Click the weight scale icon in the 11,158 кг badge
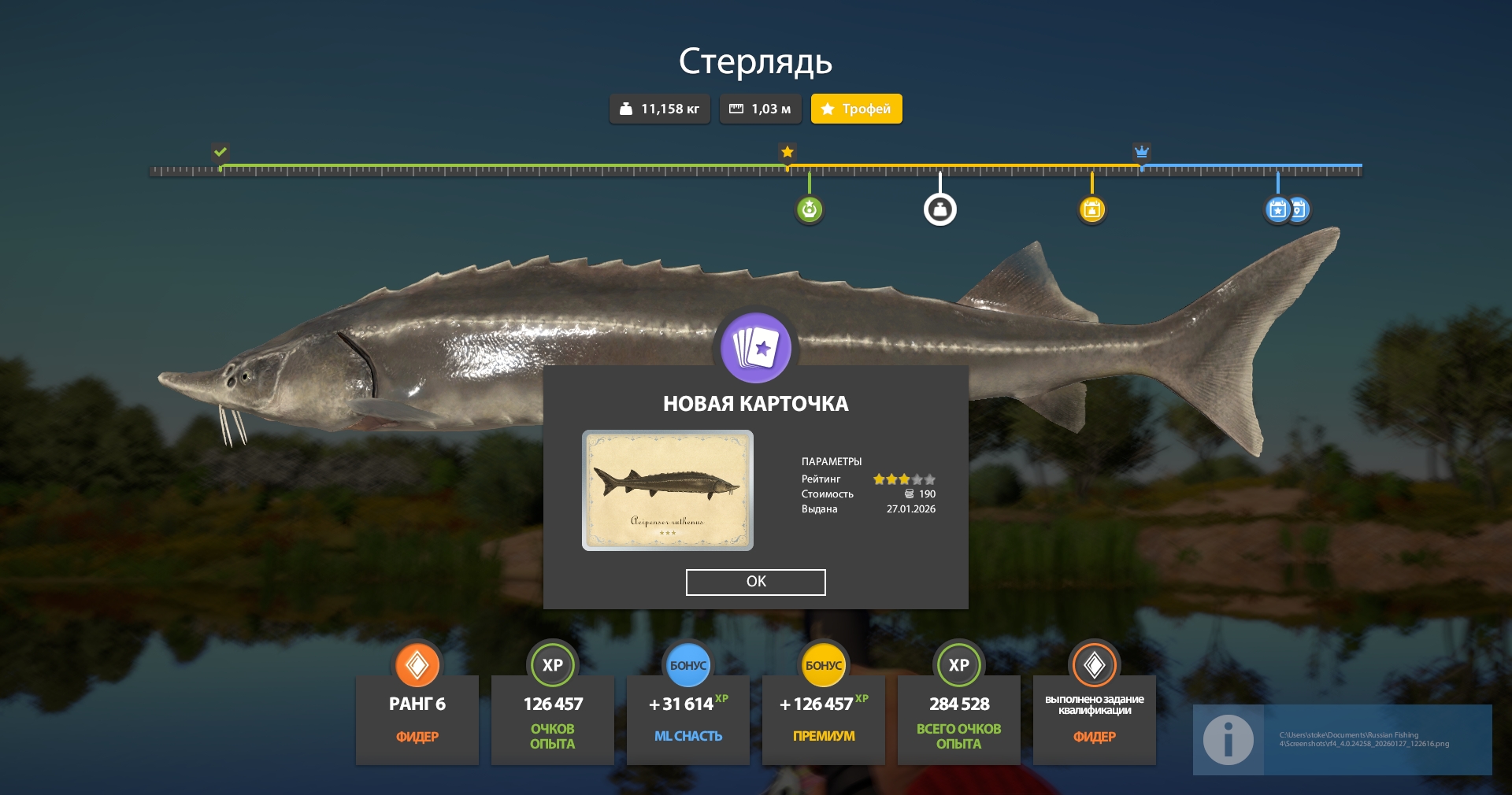The width and height of the screenshot is (1512, 795). tap(626, 109)
